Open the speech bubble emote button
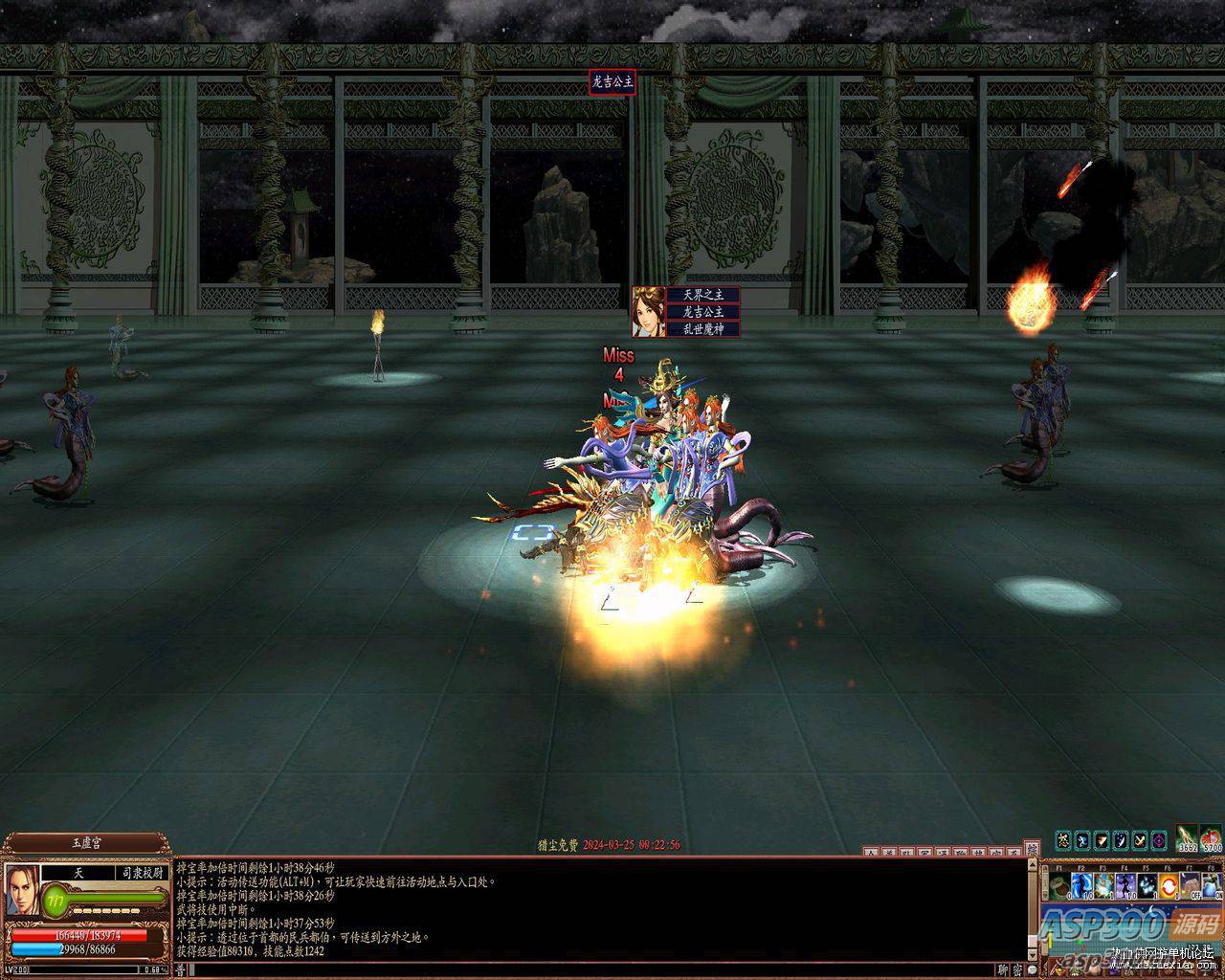Screen dimensions: 1225x980 pyautogui.click(x=1031, y=969)
